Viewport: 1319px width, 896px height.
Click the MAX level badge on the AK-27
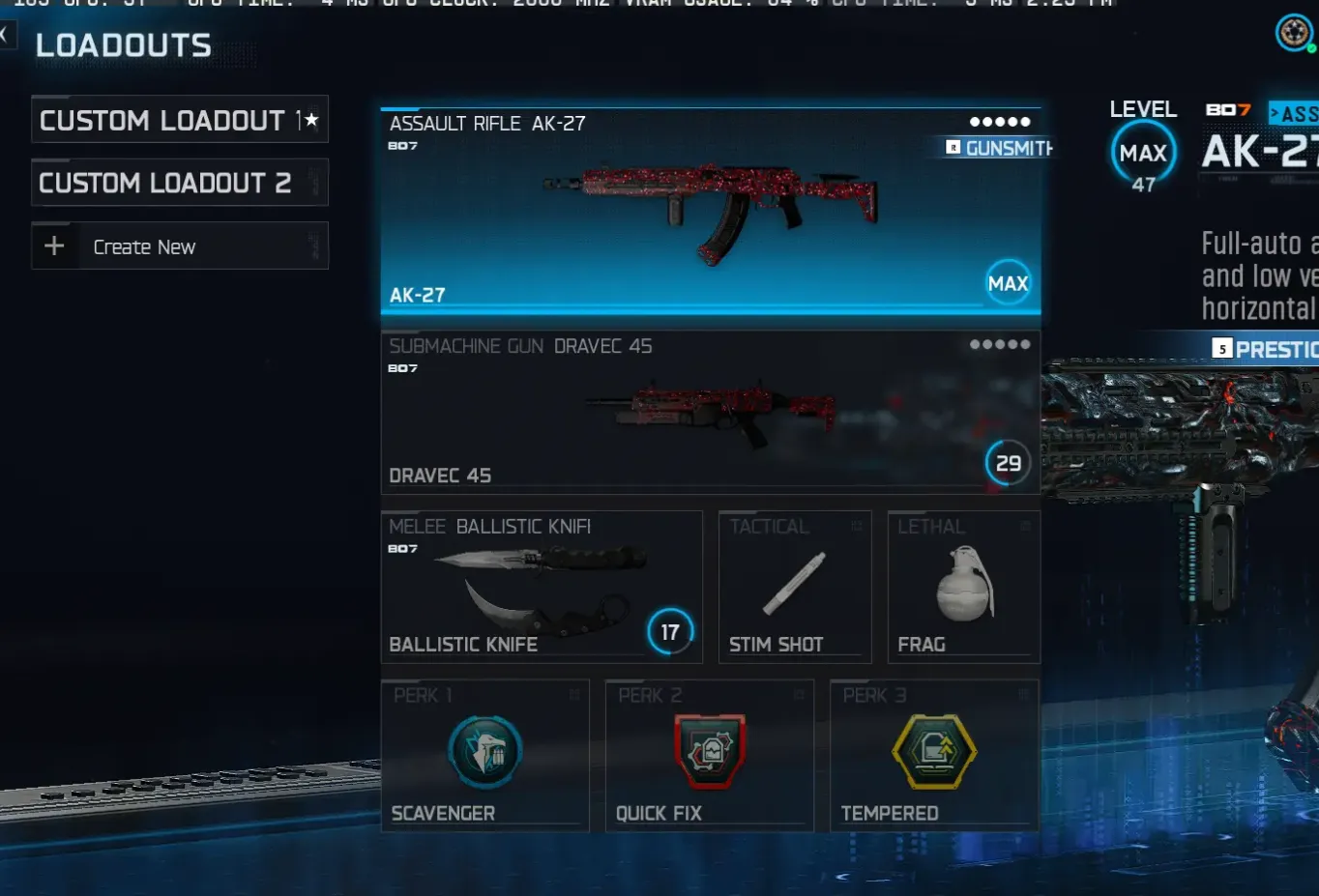click(x=1008, y=283)
